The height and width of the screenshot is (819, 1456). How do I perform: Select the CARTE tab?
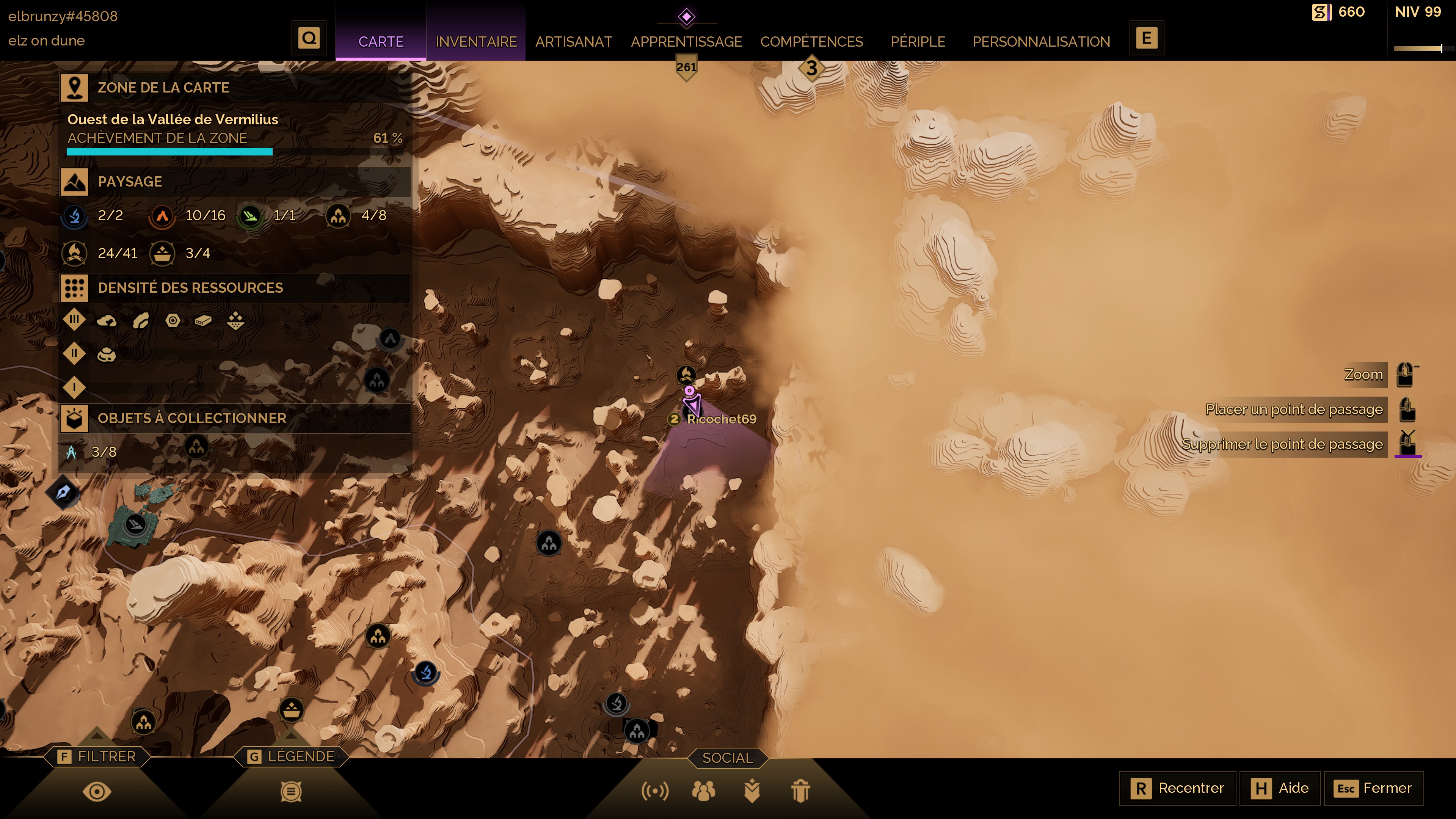380,41
